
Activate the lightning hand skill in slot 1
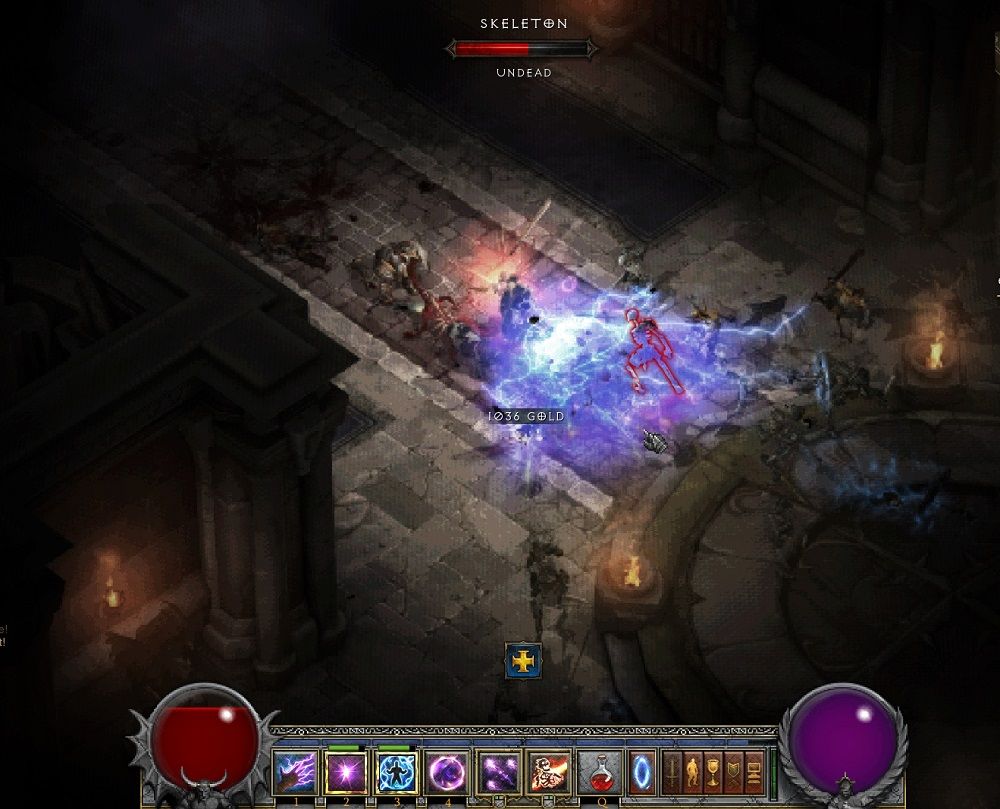pyautogui.click(x=295, y=773)
